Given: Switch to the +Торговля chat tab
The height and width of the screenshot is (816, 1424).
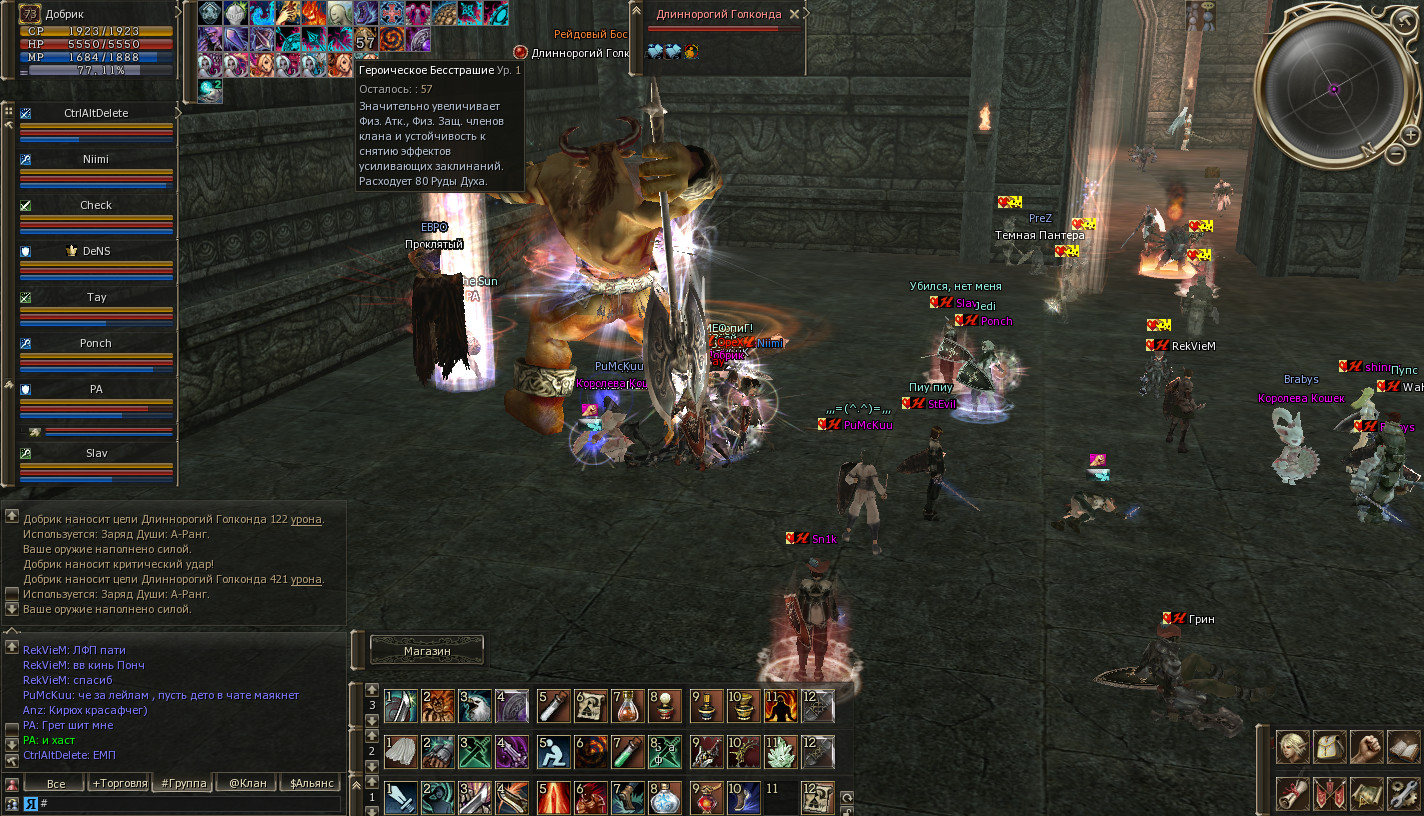Looking at the screenshot, I should (x=119, y=783).
